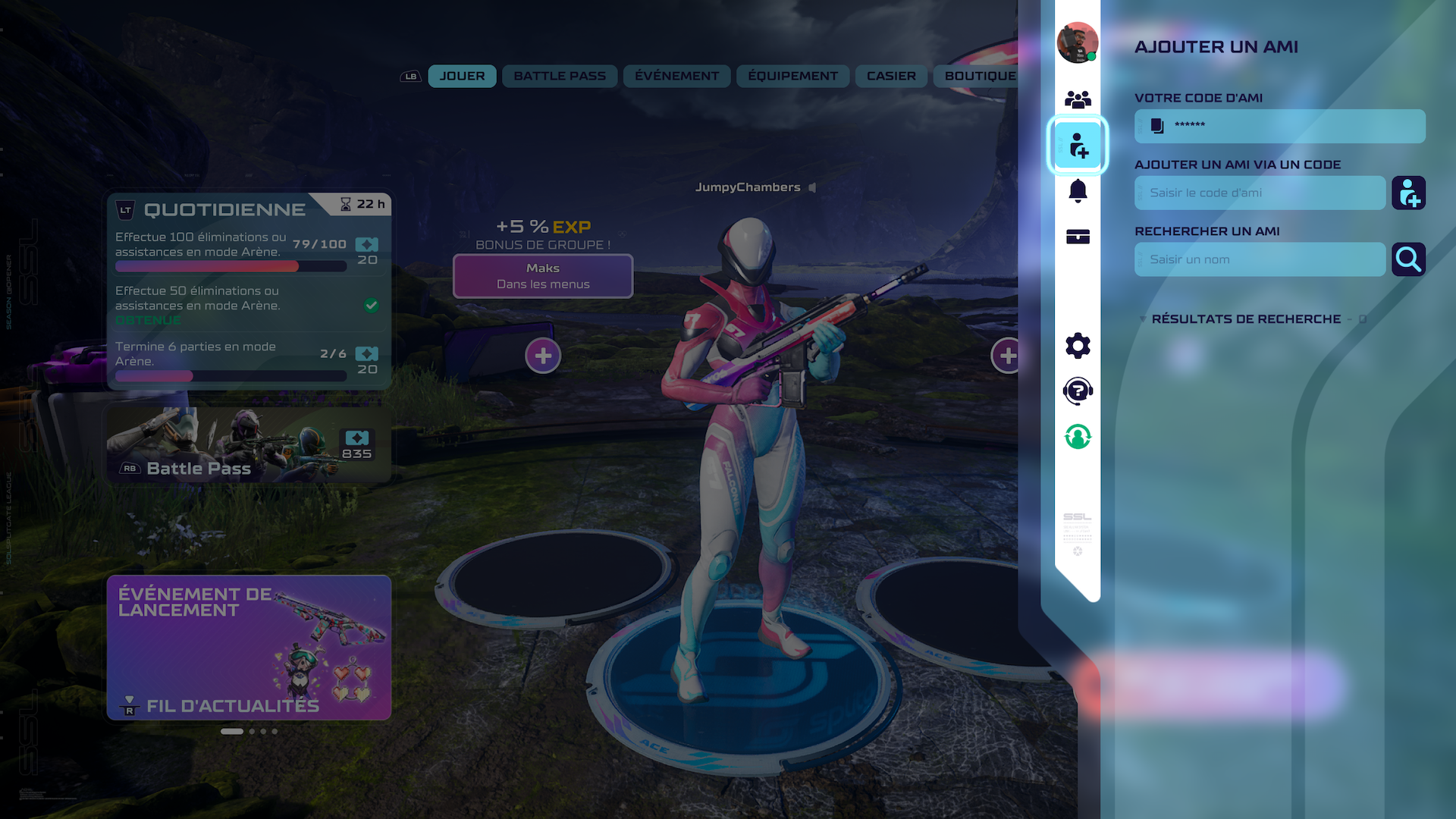Select the Événement tab
Screen dimensions: 1456x819
click(676, 76)
